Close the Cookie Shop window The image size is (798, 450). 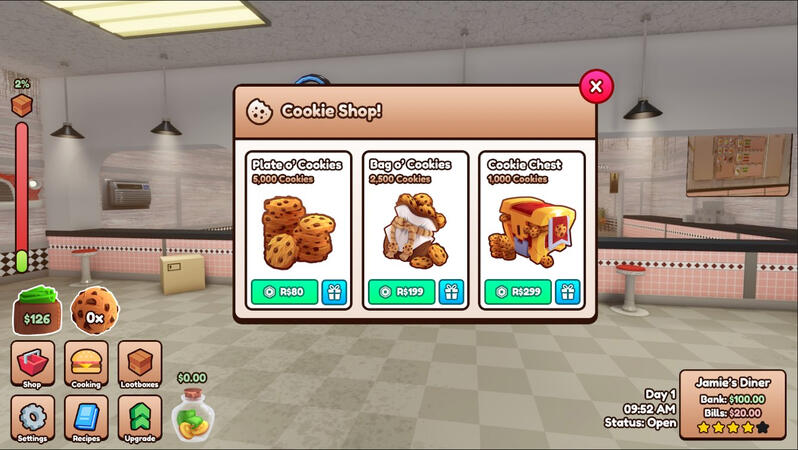(596, 86)
